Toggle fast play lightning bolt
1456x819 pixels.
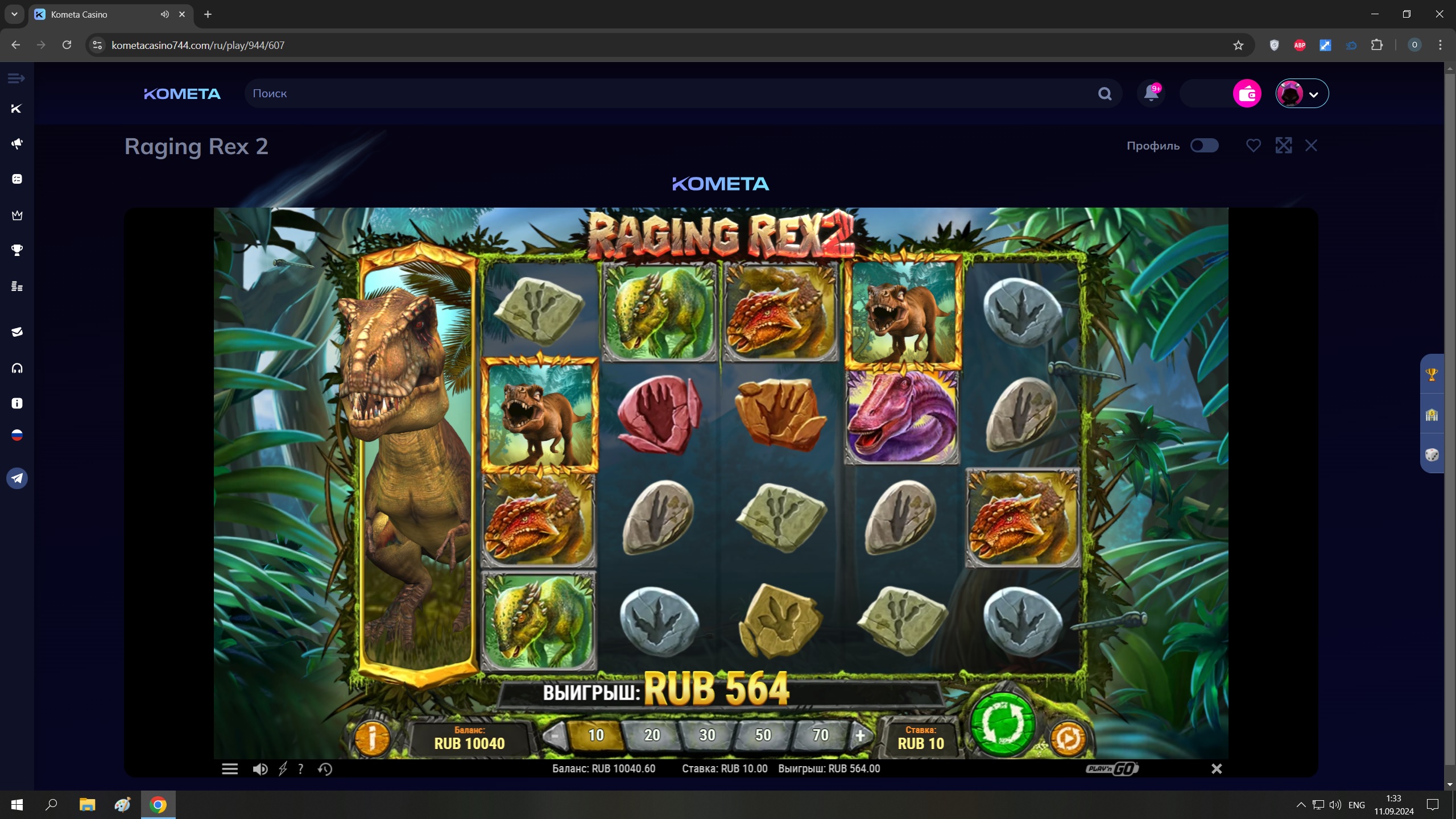point(283,769)
